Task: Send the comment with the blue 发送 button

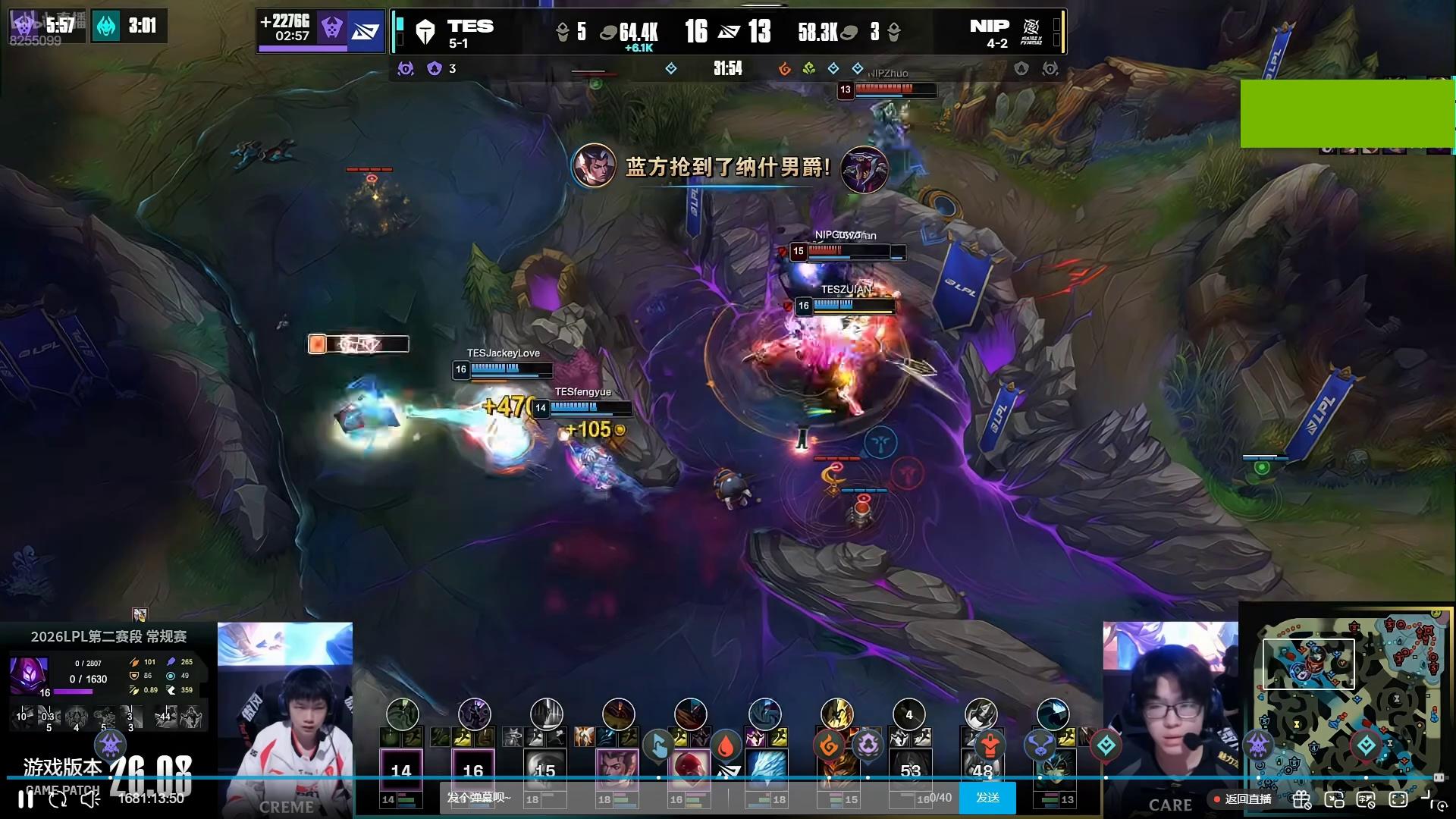Action: pos(987,798)
